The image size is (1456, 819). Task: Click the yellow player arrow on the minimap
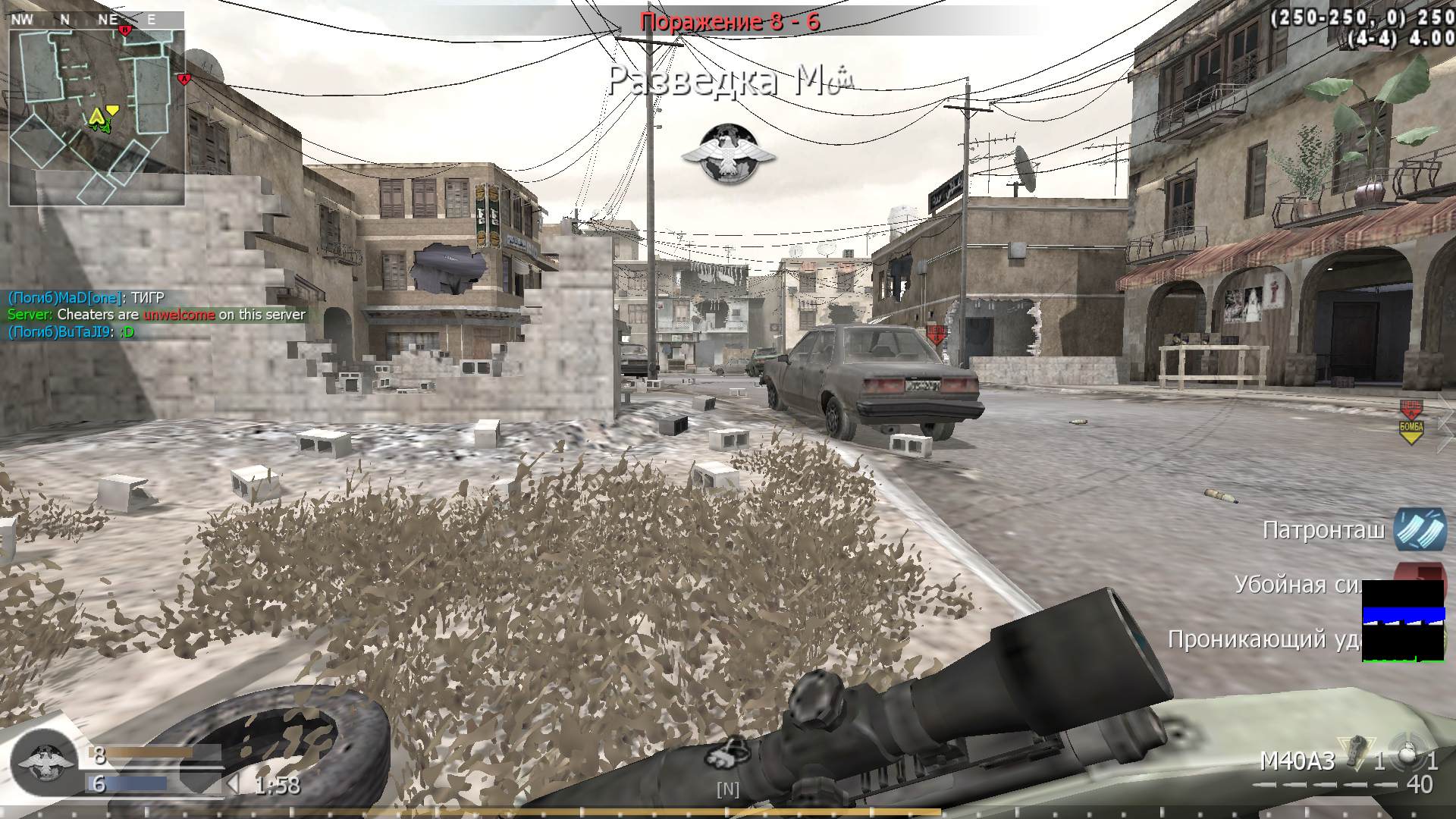tap(97, 118)
